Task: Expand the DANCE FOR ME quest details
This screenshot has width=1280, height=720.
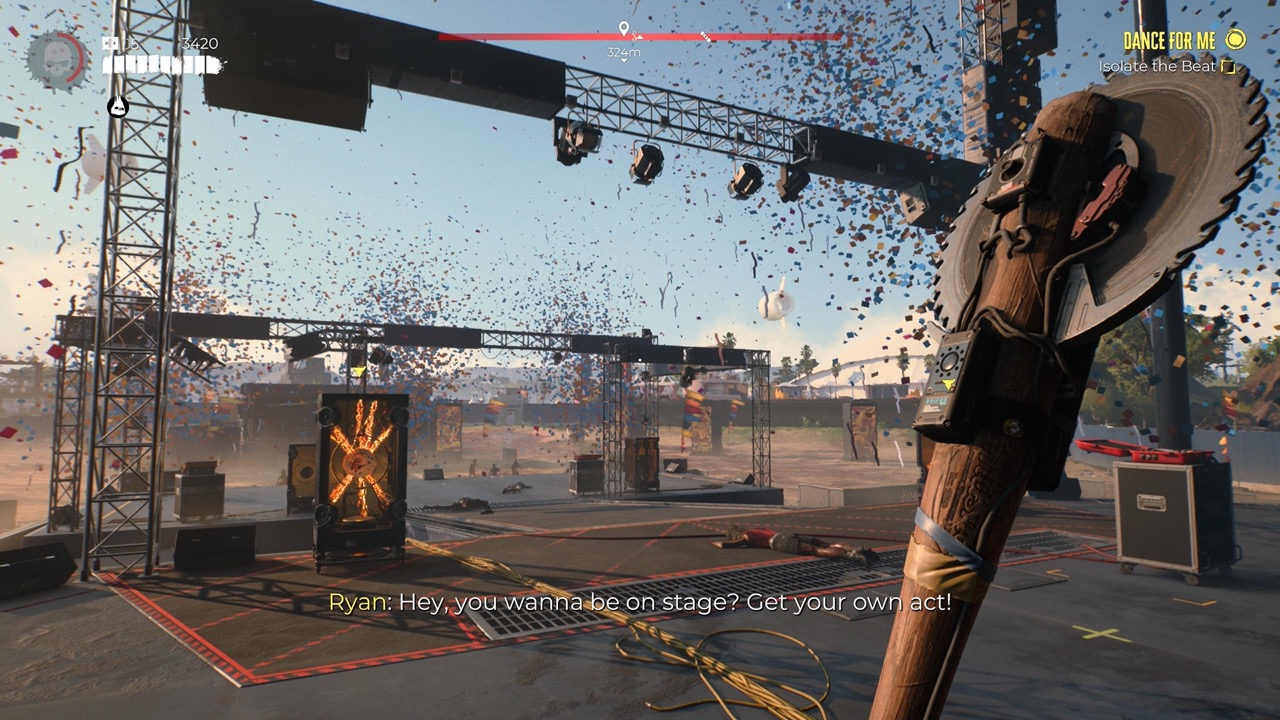Action: [x=1170, y=41]
